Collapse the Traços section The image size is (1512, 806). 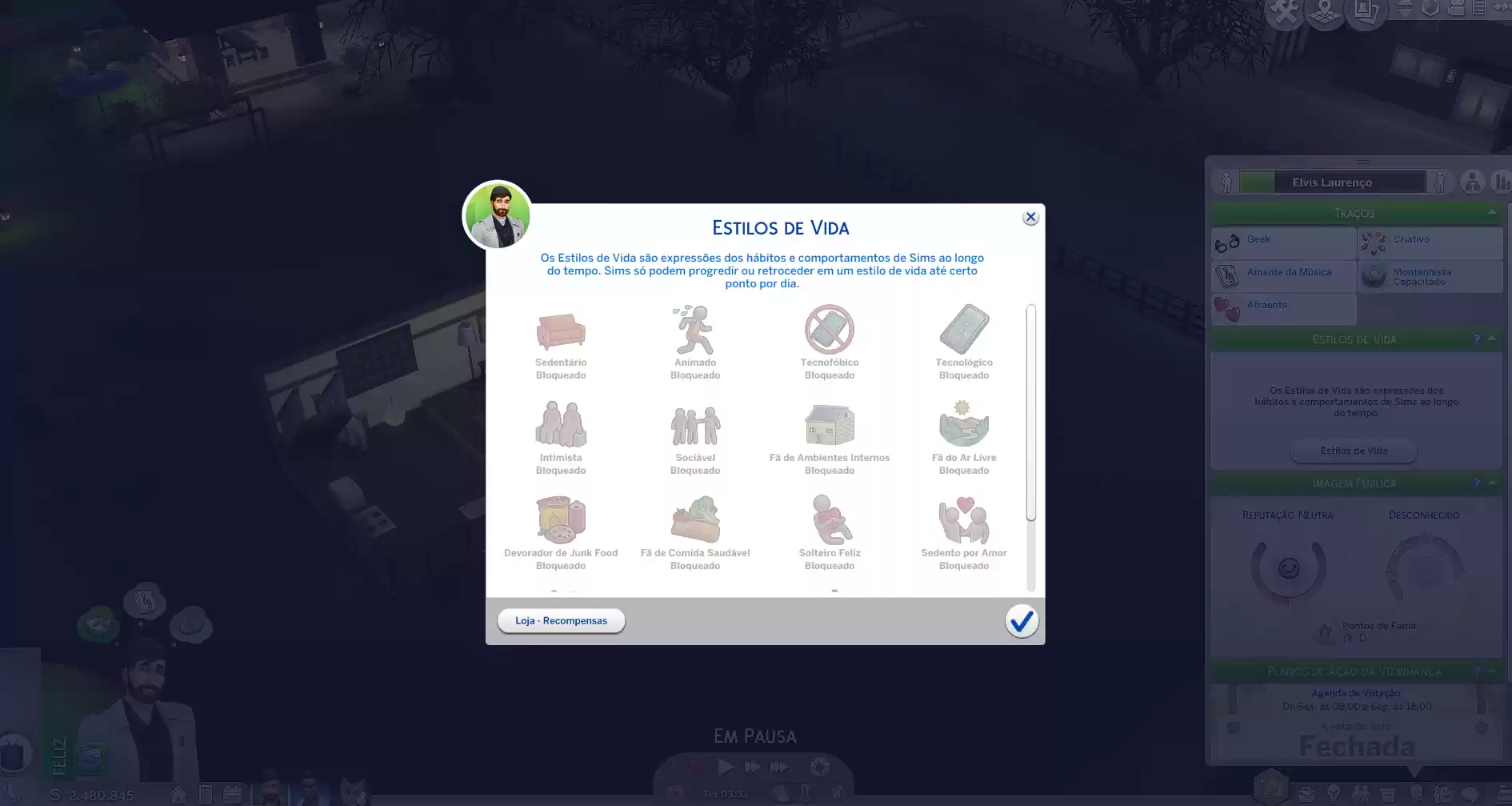pos(1492,213)
